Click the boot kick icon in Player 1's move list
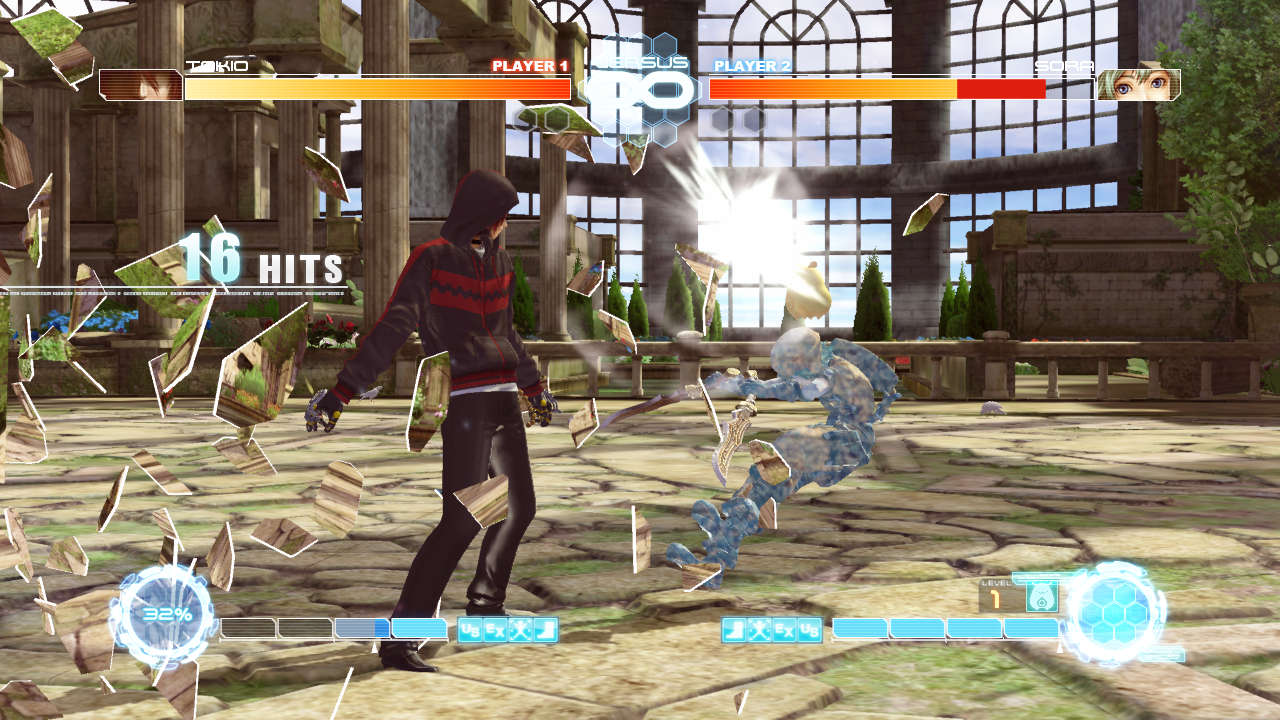Screen dimensions: 1280x720 tap(546, 629)
